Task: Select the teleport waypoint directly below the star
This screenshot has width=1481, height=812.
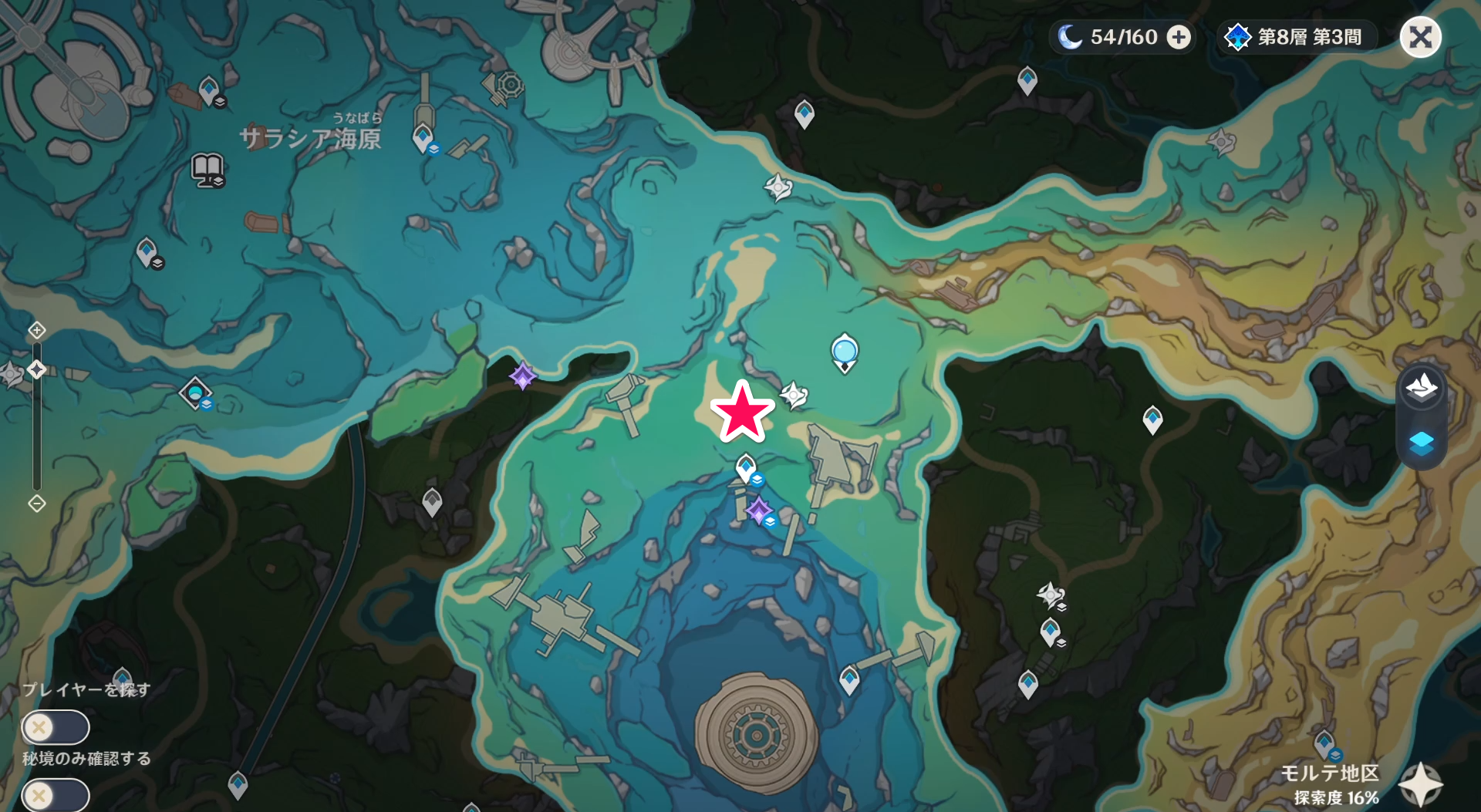Action: coord(743,466)
